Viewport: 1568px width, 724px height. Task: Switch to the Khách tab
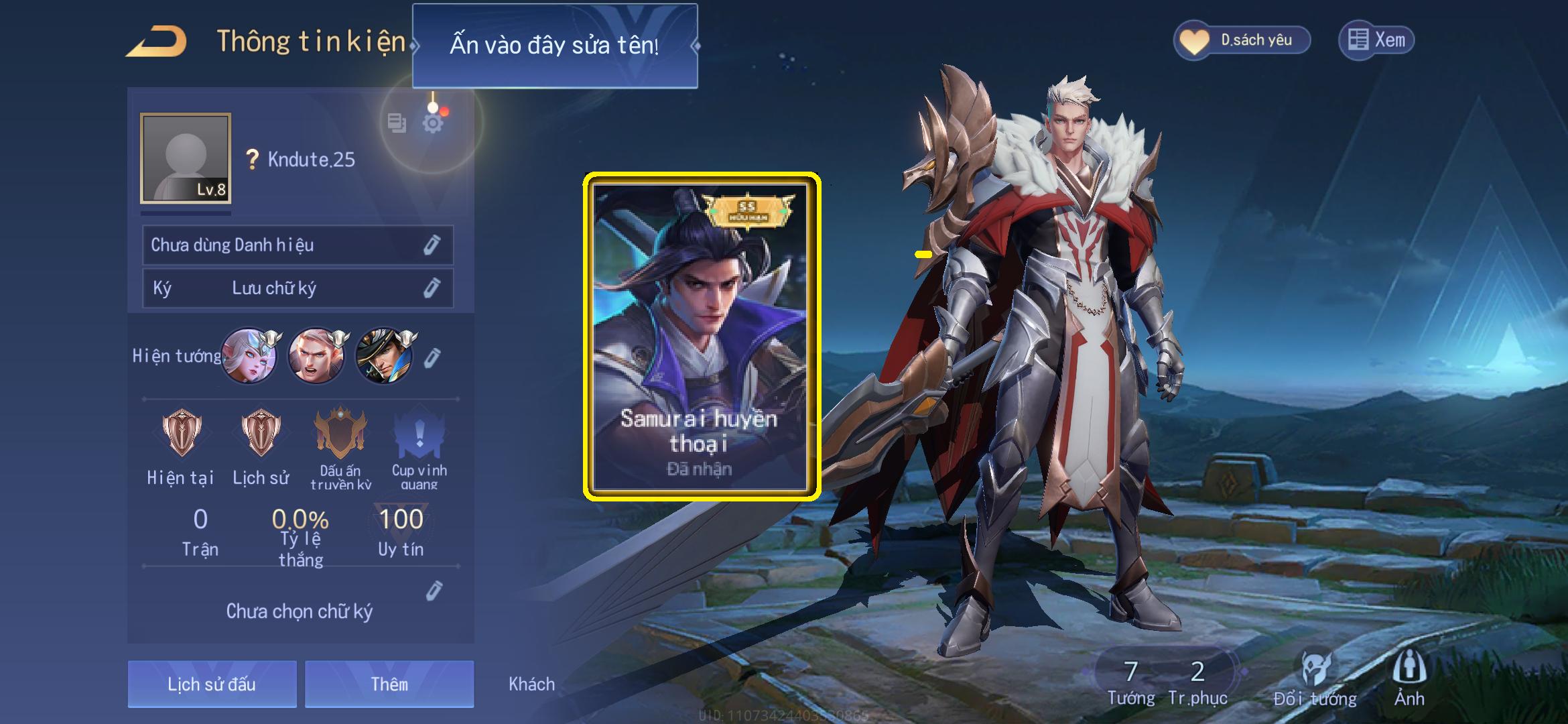531,684
